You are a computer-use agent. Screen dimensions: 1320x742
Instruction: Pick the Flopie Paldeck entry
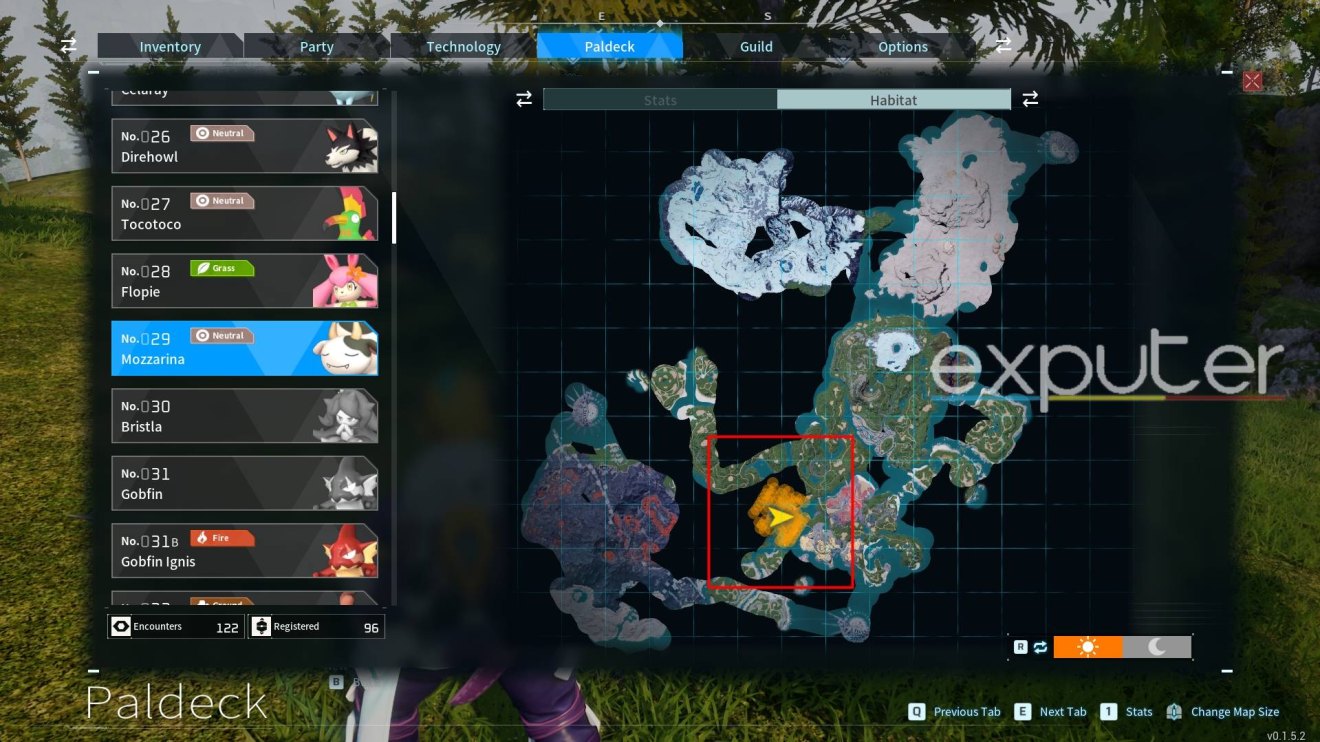pos(244,281)
